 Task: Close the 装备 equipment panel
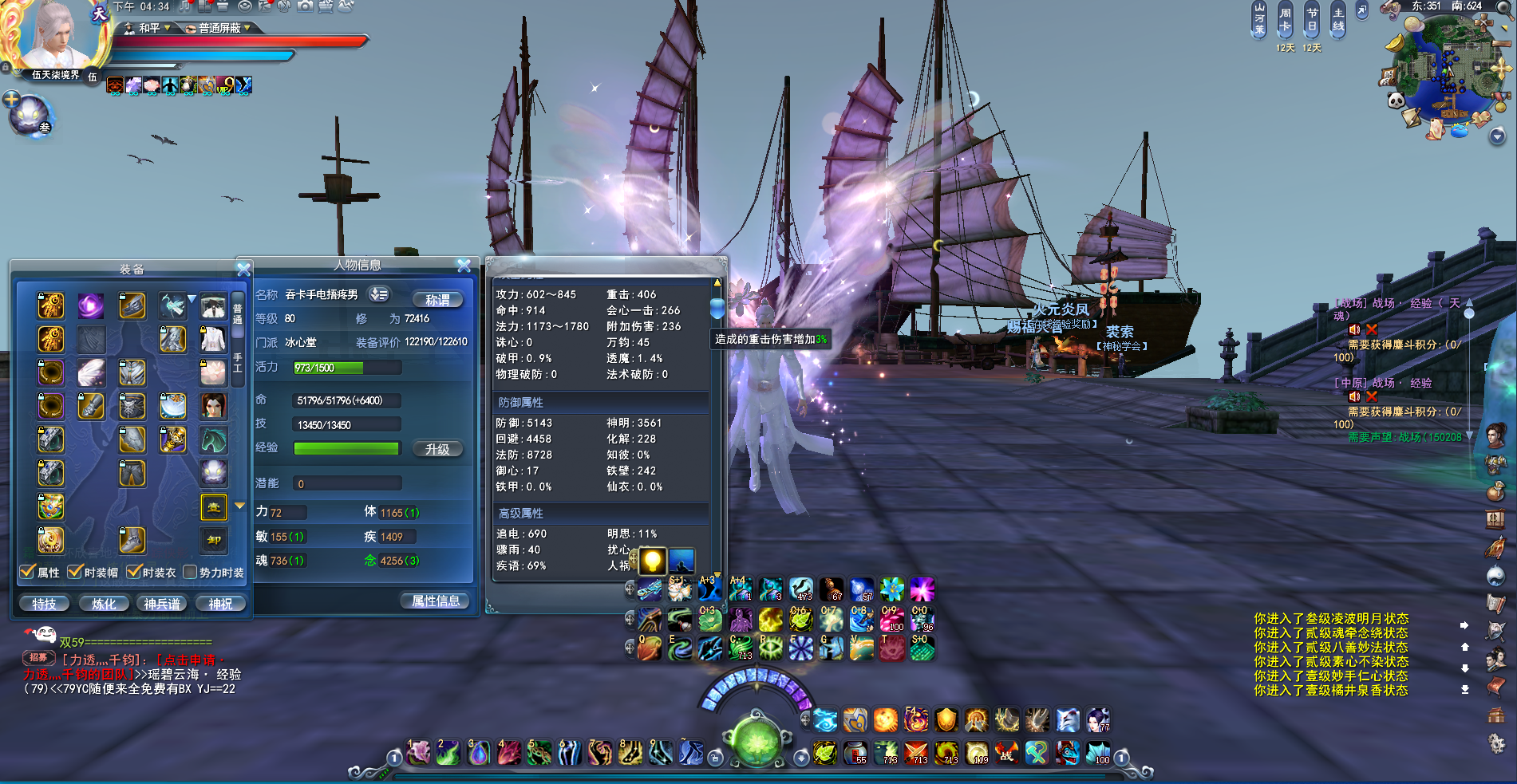pos(244,270)
